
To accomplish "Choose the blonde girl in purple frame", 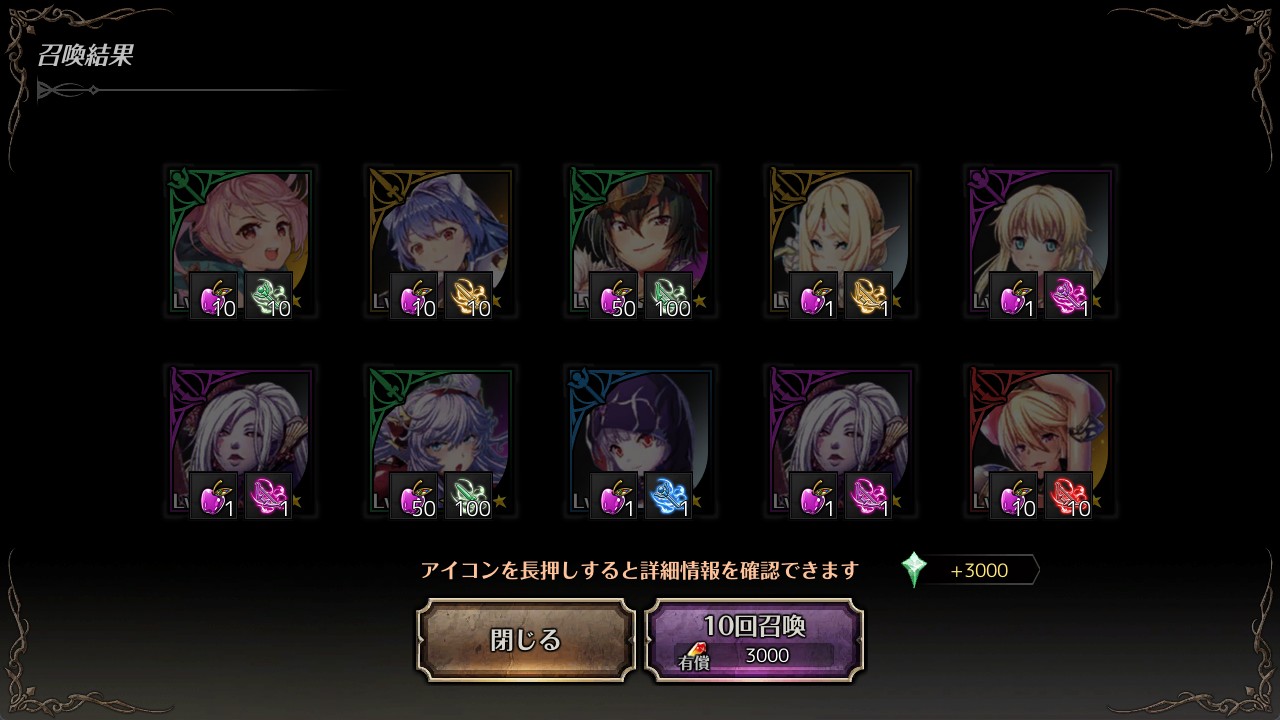I will click(1041, 230).
